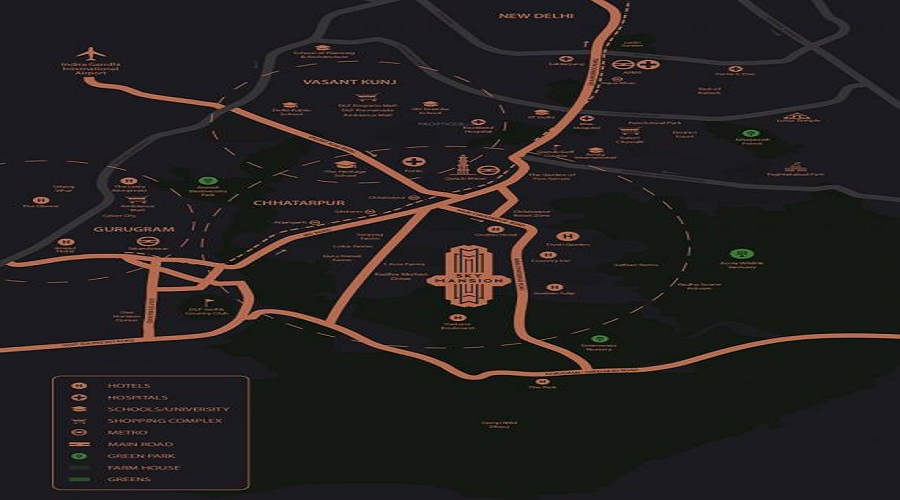Image resolution: width=900 pixels, height=500 pixels.
Task: Select the Hospitals legend entry
Action: pos(79,397)
